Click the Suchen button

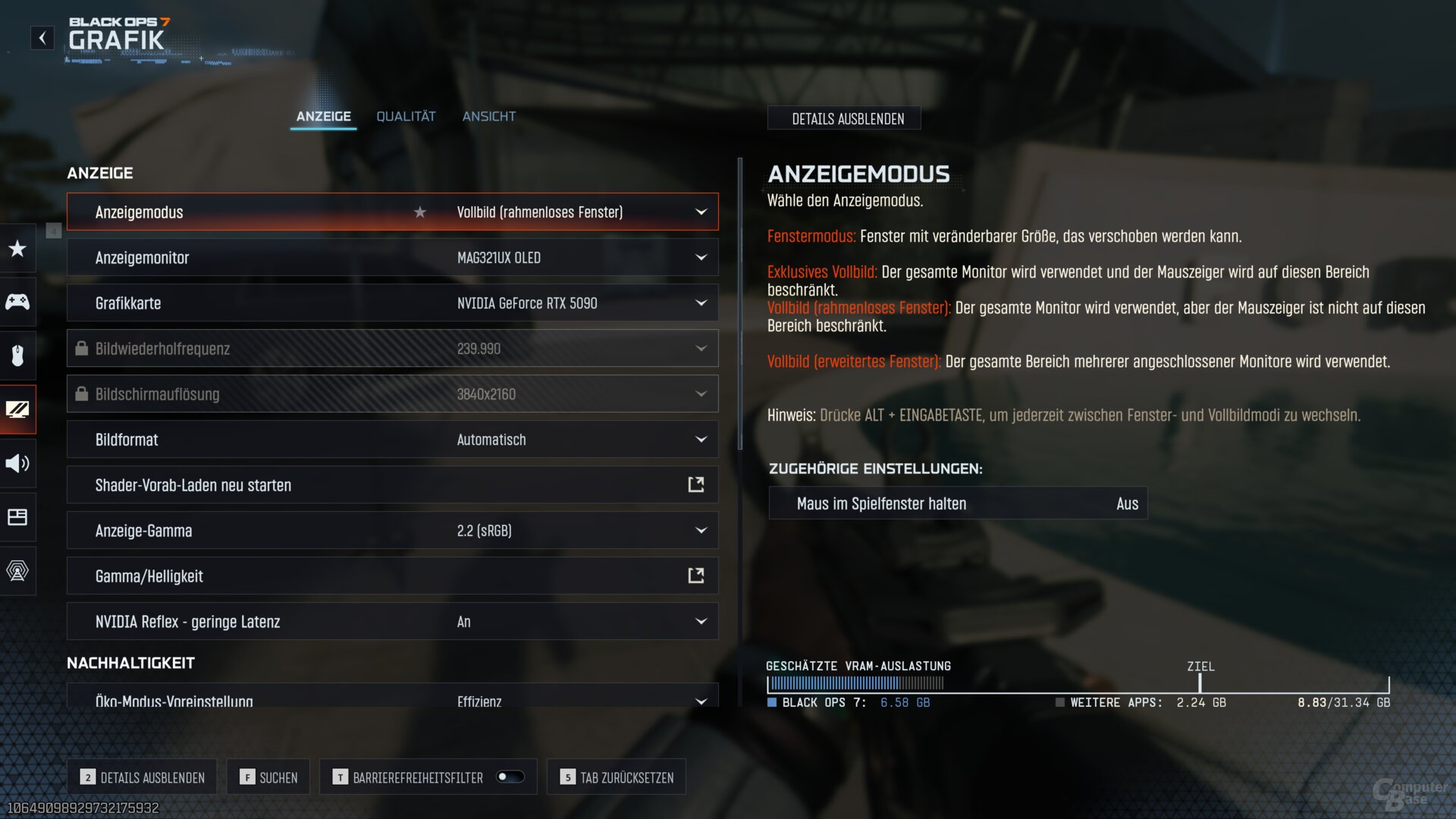tap(268, 777)
